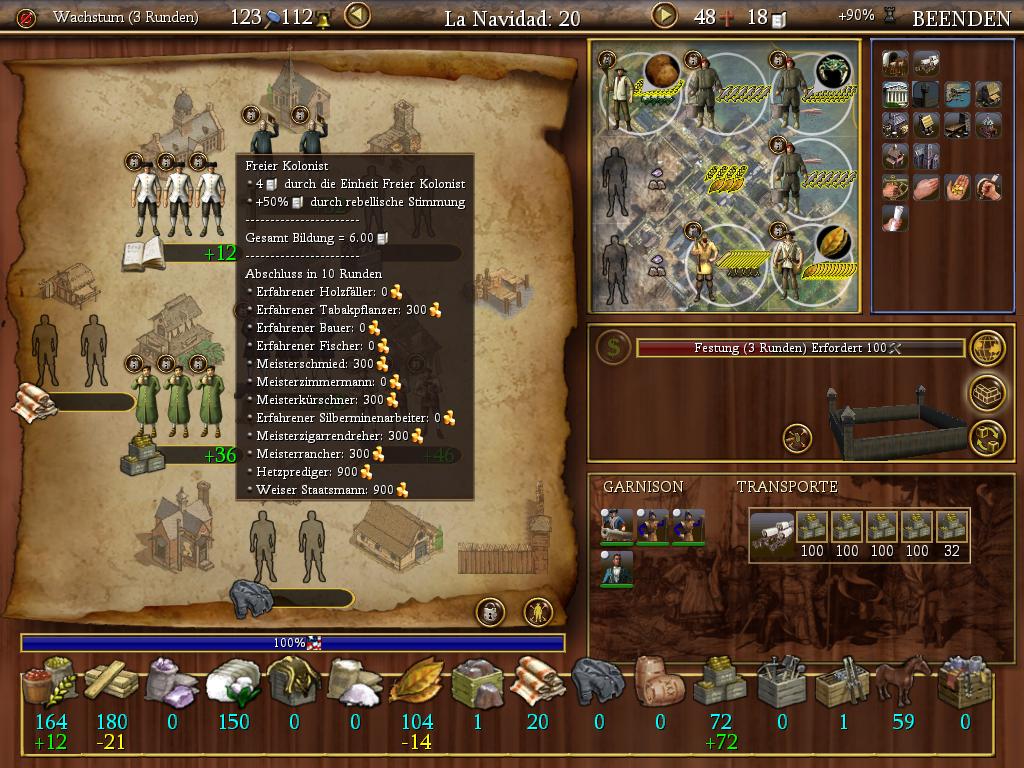This screenshot has height=768, width=1024.
Task: Select the horses goods icon
Action: 903,684
